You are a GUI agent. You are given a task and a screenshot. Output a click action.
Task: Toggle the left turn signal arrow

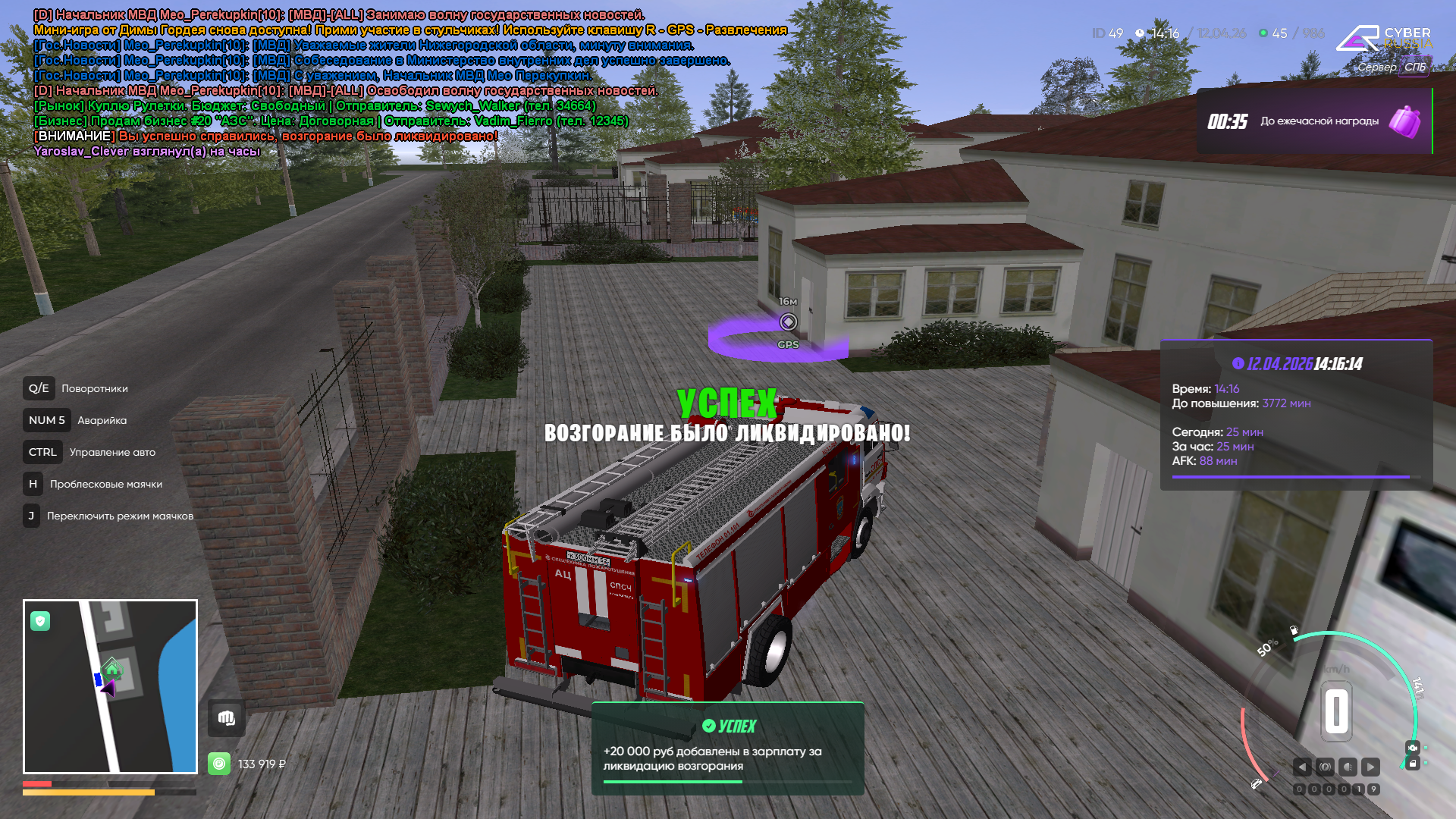(1302, 767)
